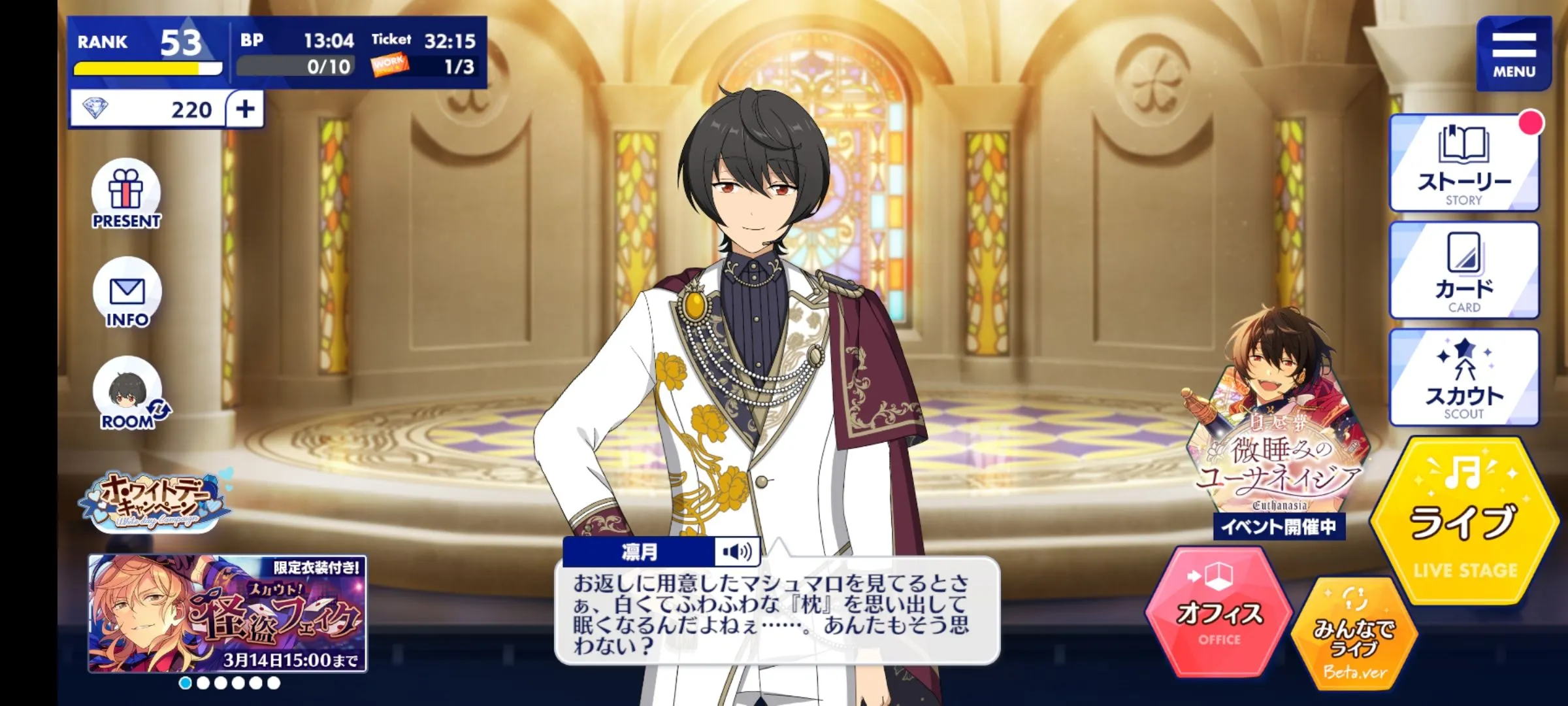Add more diamonds with the plus button

(x=246, y=109)
